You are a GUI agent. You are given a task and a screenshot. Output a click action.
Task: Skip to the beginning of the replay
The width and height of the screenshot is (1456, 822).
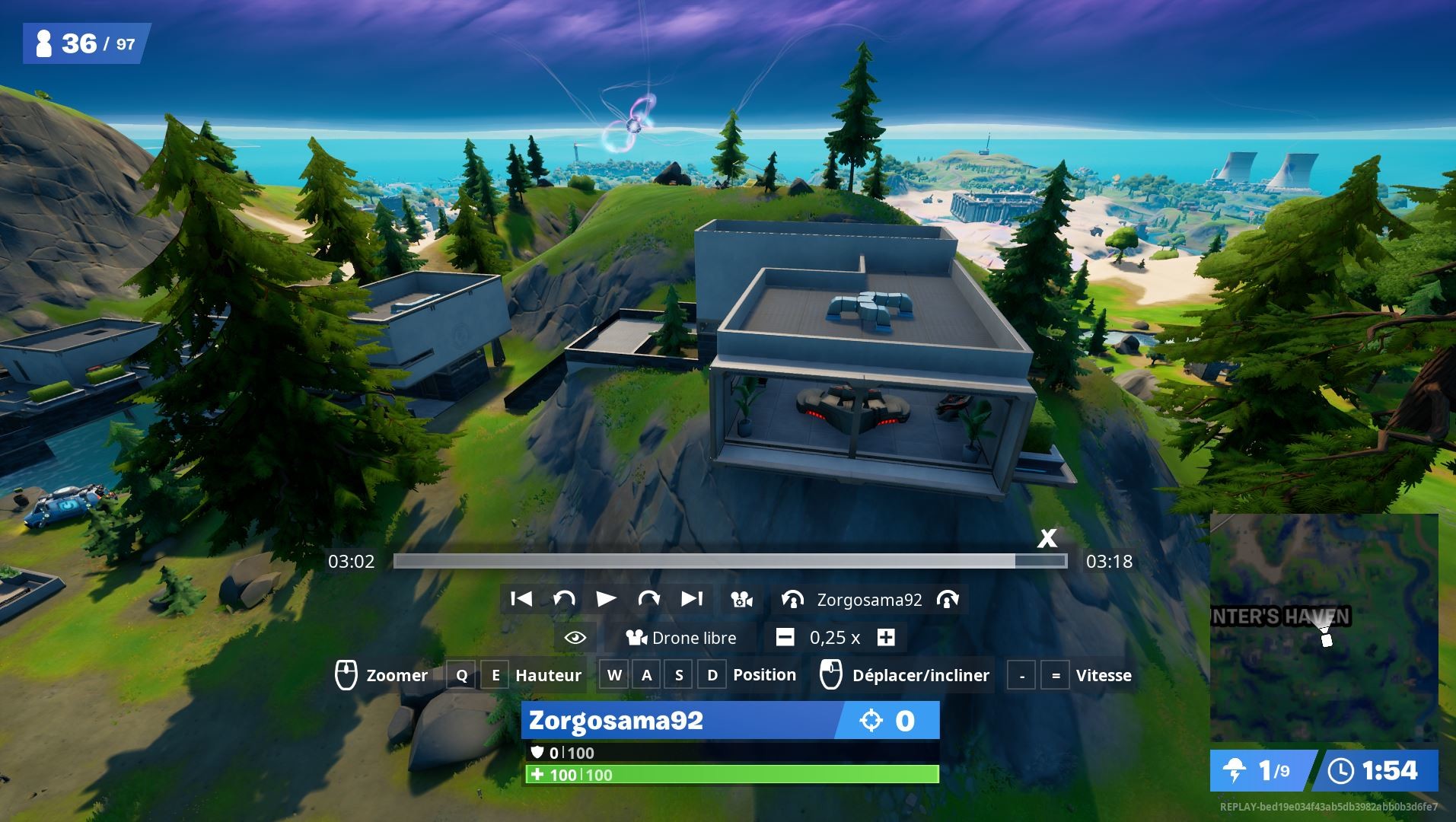tap(522, 599)
